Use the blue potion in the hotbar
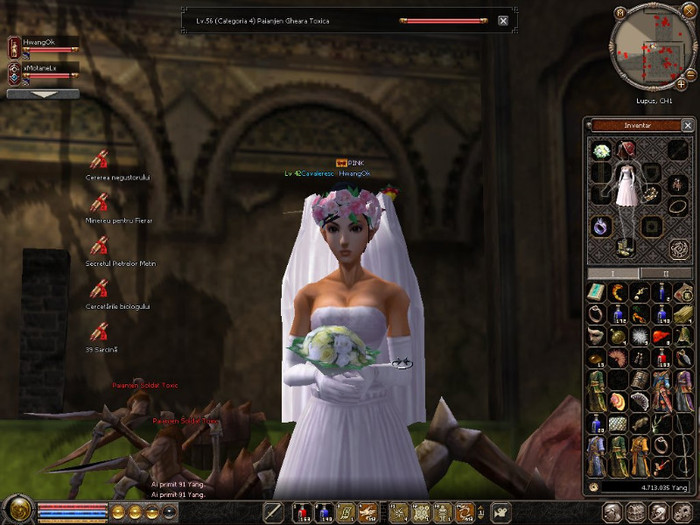The width and height of the screenshot is (700, 525). (323, 513)
